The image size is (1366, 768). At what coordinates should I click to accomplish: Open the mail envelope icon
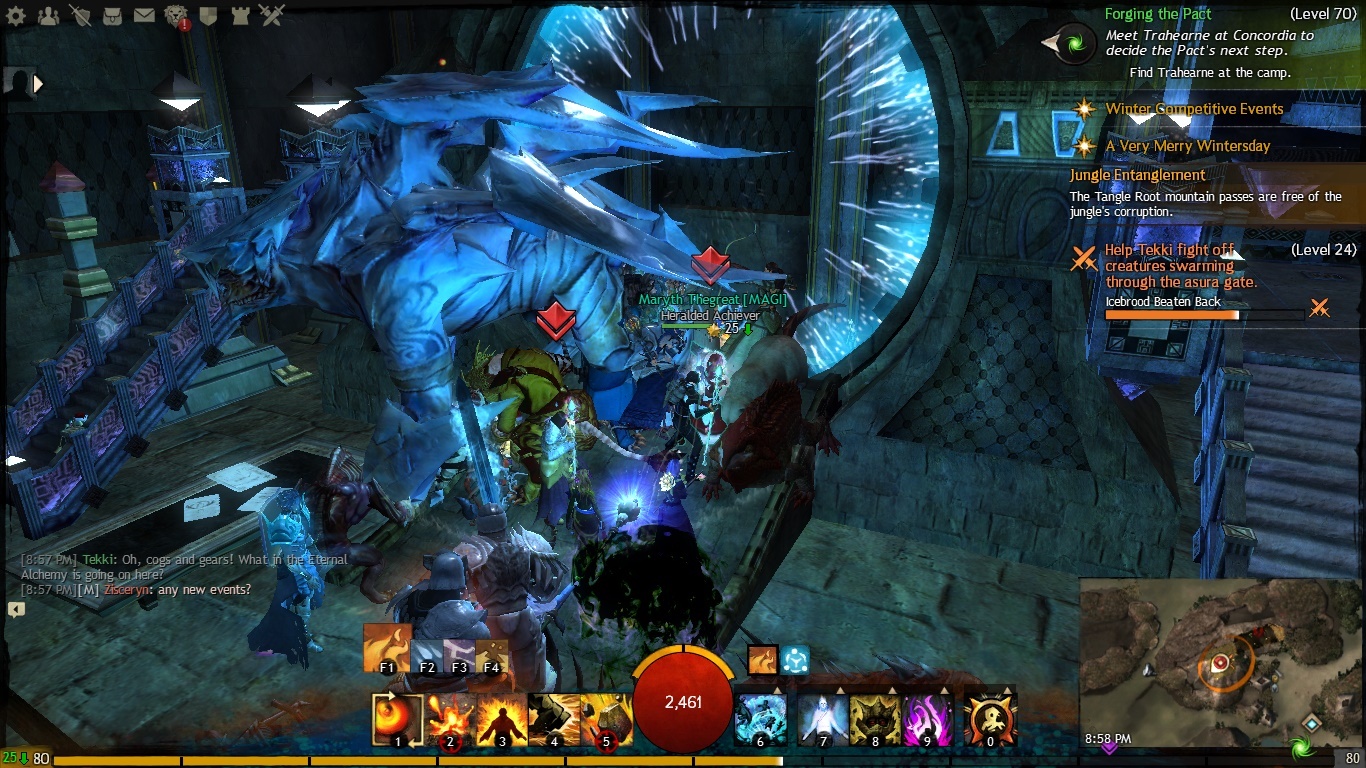pos(144,15)
